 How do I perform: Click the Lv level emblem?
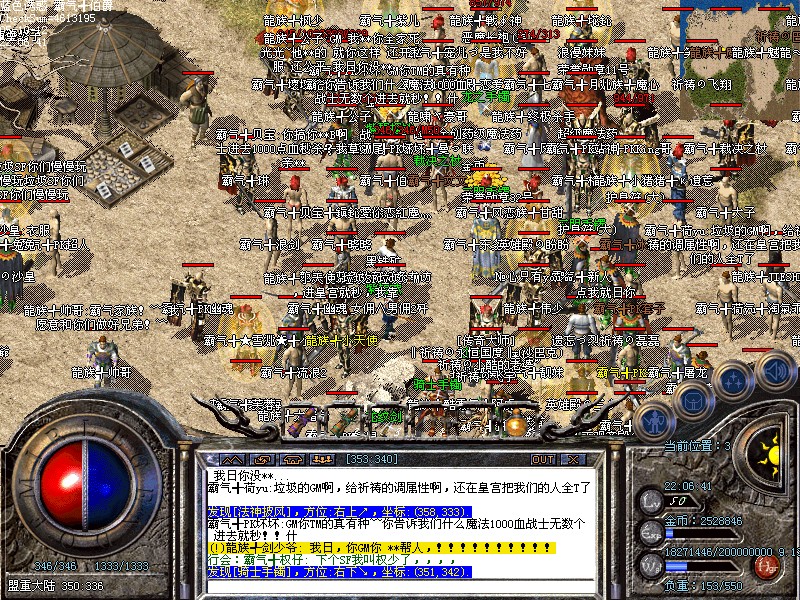tap(652, 500)
